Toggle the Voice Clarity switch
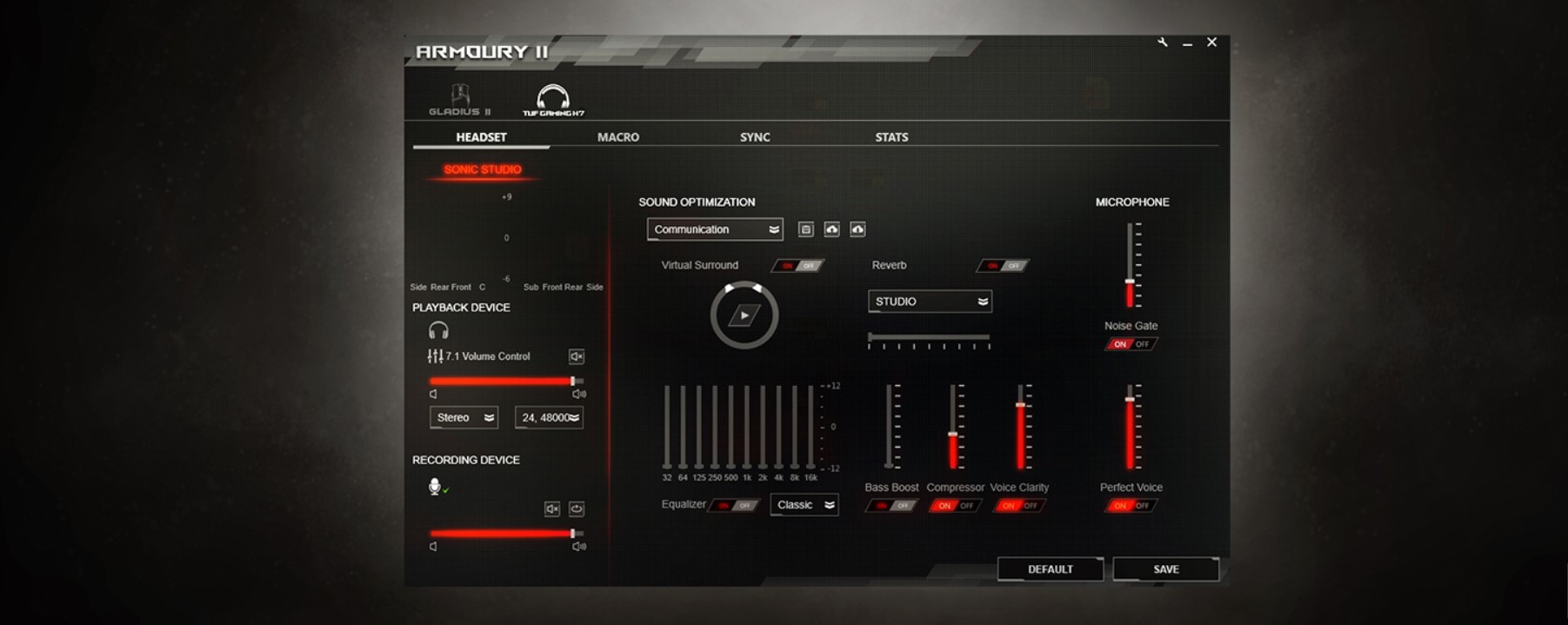The image size is (1568, 625). [1019, 505]
